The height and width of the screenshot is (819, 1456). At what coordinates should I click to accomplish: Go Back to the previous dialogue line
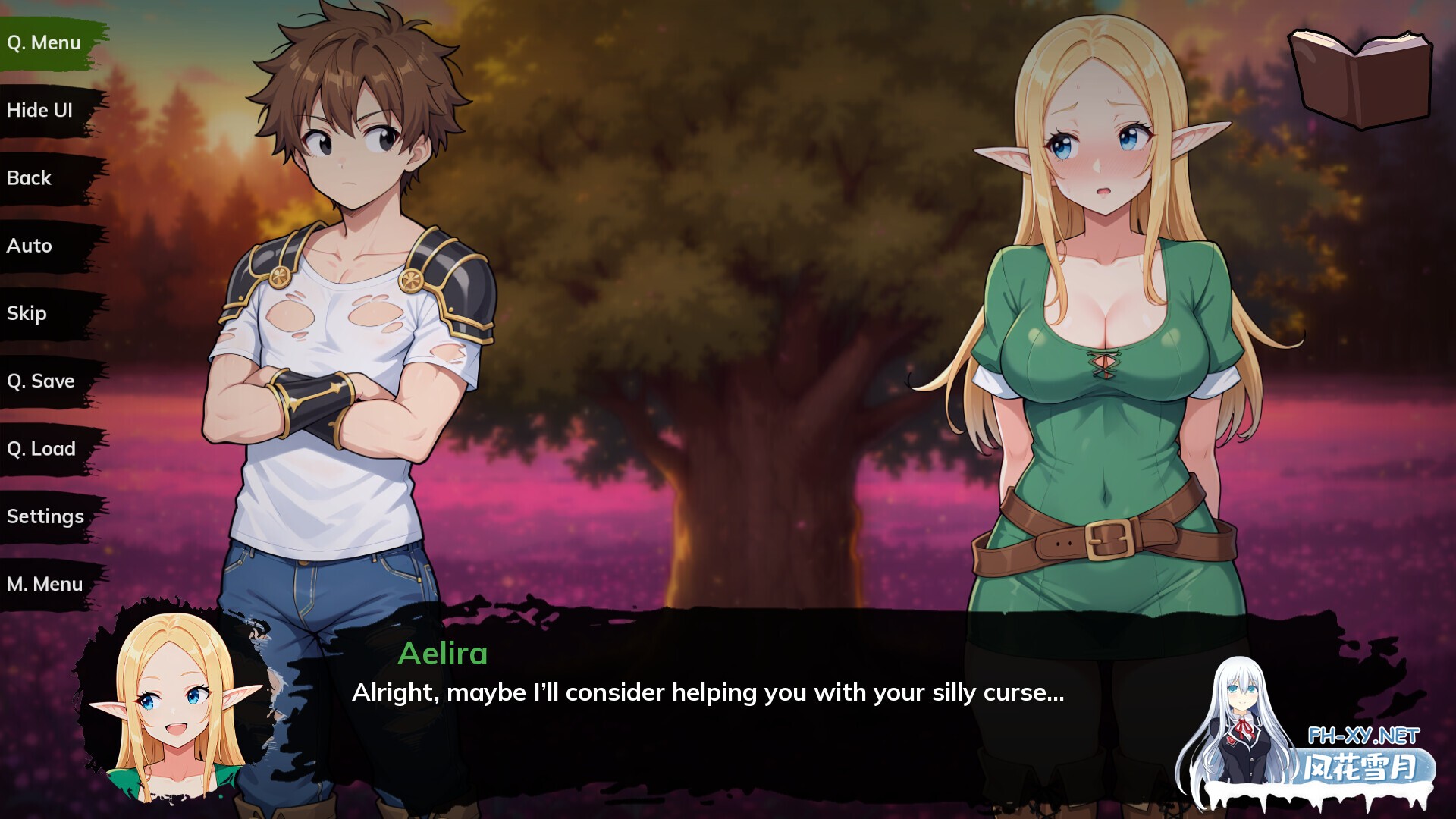coord(29,178)
